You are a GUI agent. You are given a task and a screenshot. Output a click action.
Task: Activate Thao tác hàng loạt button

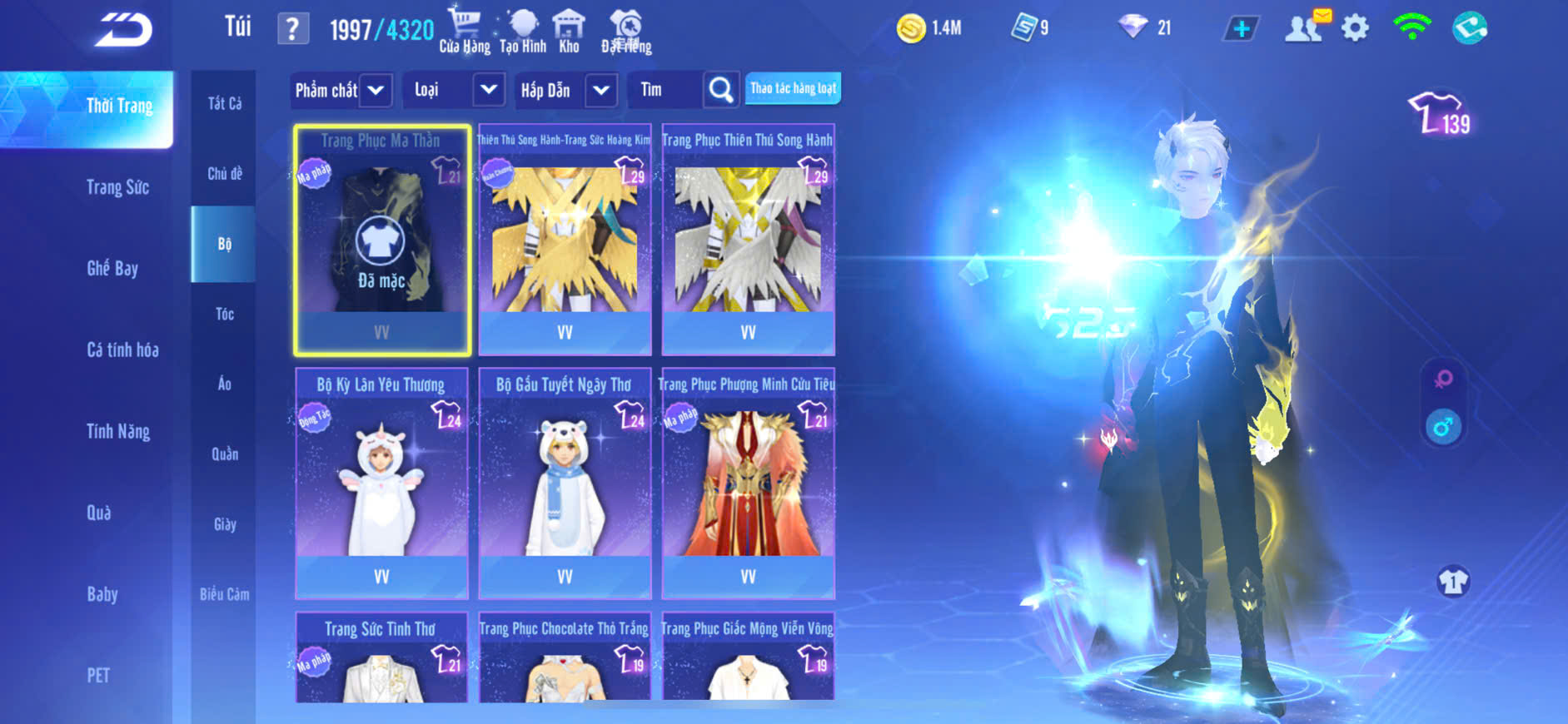pos(793,88)
